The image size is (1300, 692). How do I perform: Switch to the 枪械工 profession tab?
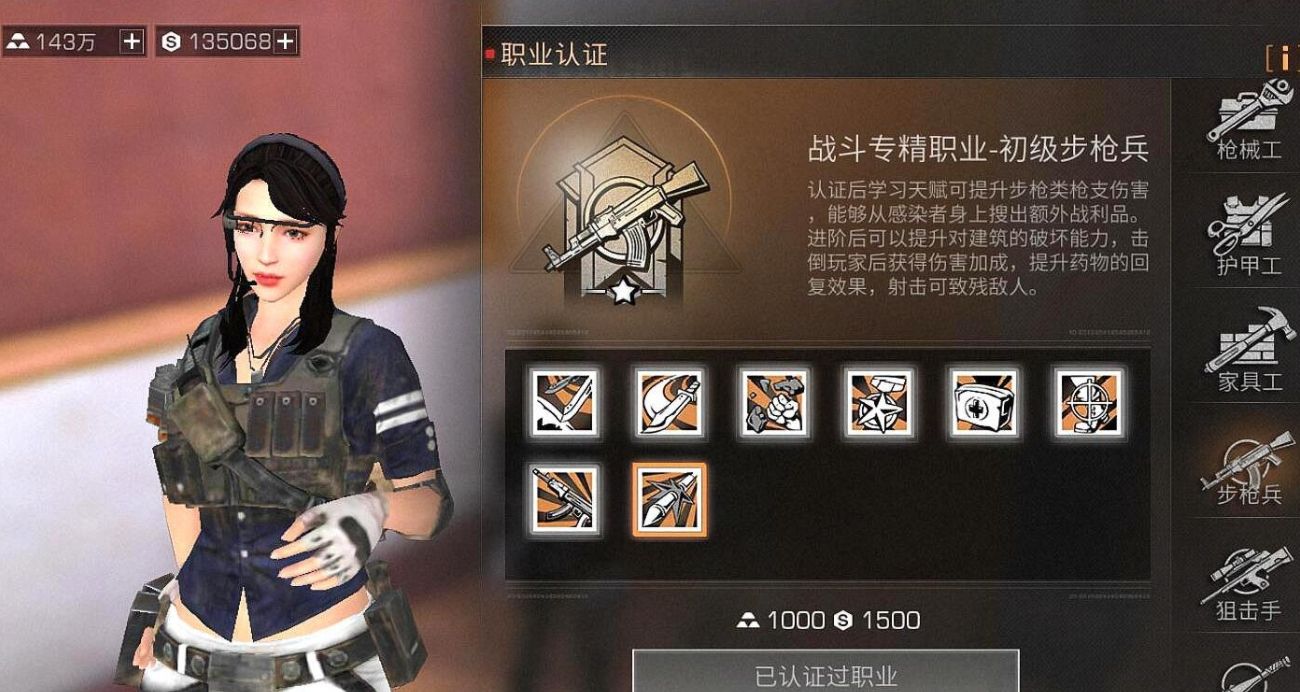1248,126
